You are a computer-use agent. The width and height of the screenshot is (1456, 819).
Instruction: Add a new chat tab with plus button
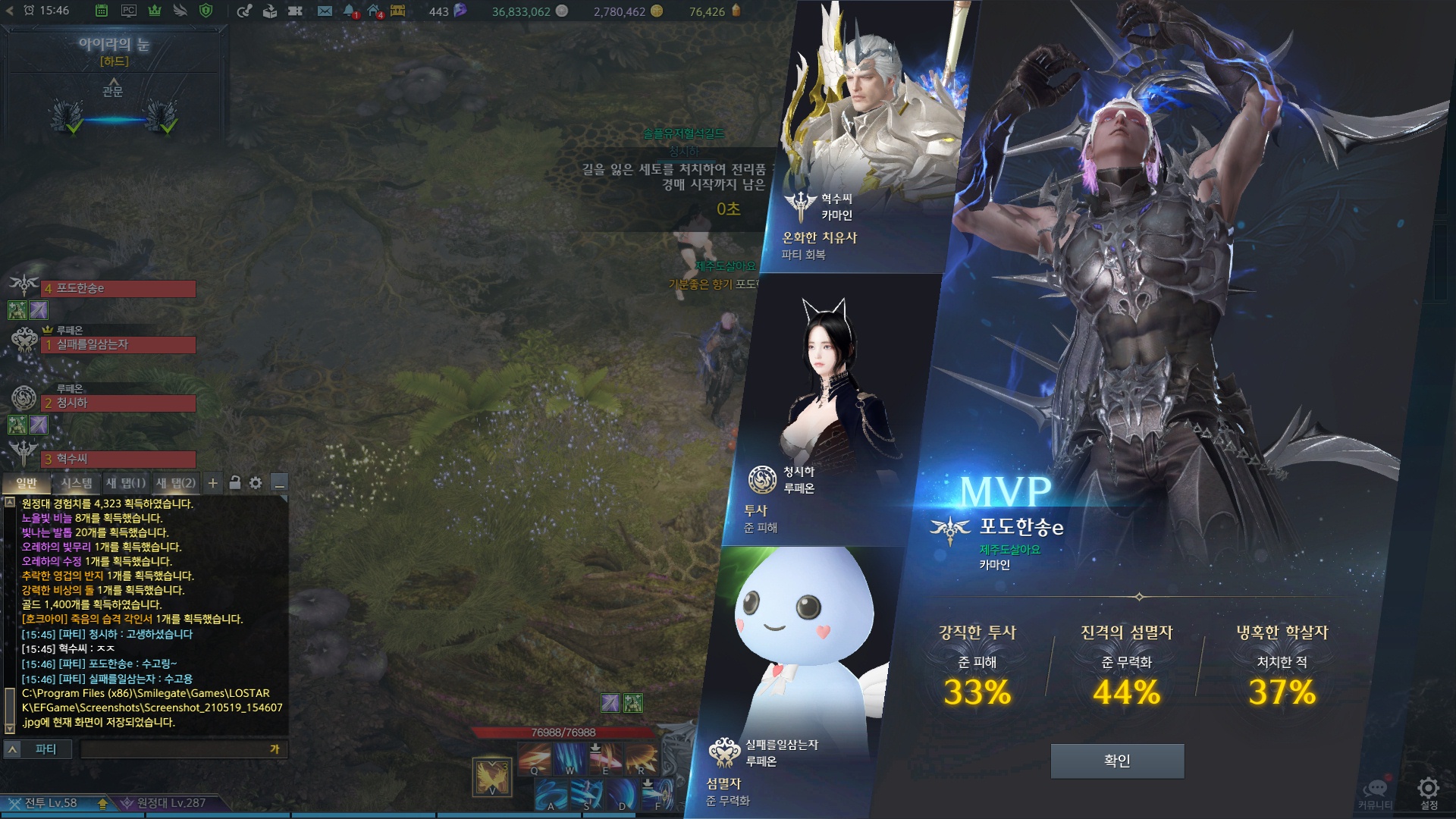point(213,483)
